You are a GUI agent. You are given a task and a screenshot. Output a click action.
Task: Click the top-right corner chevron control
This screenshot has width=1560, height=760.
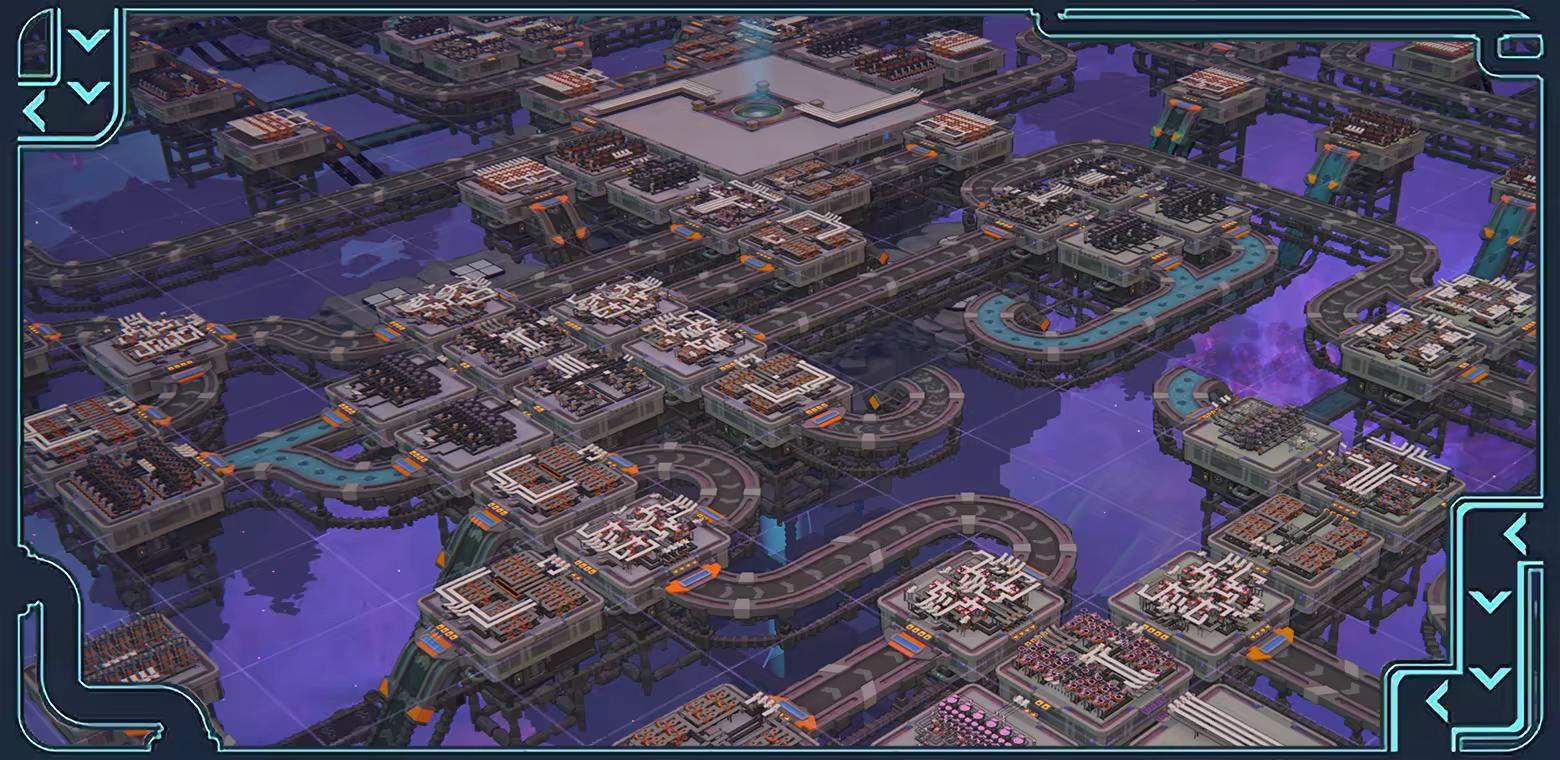coord(1520,45)
